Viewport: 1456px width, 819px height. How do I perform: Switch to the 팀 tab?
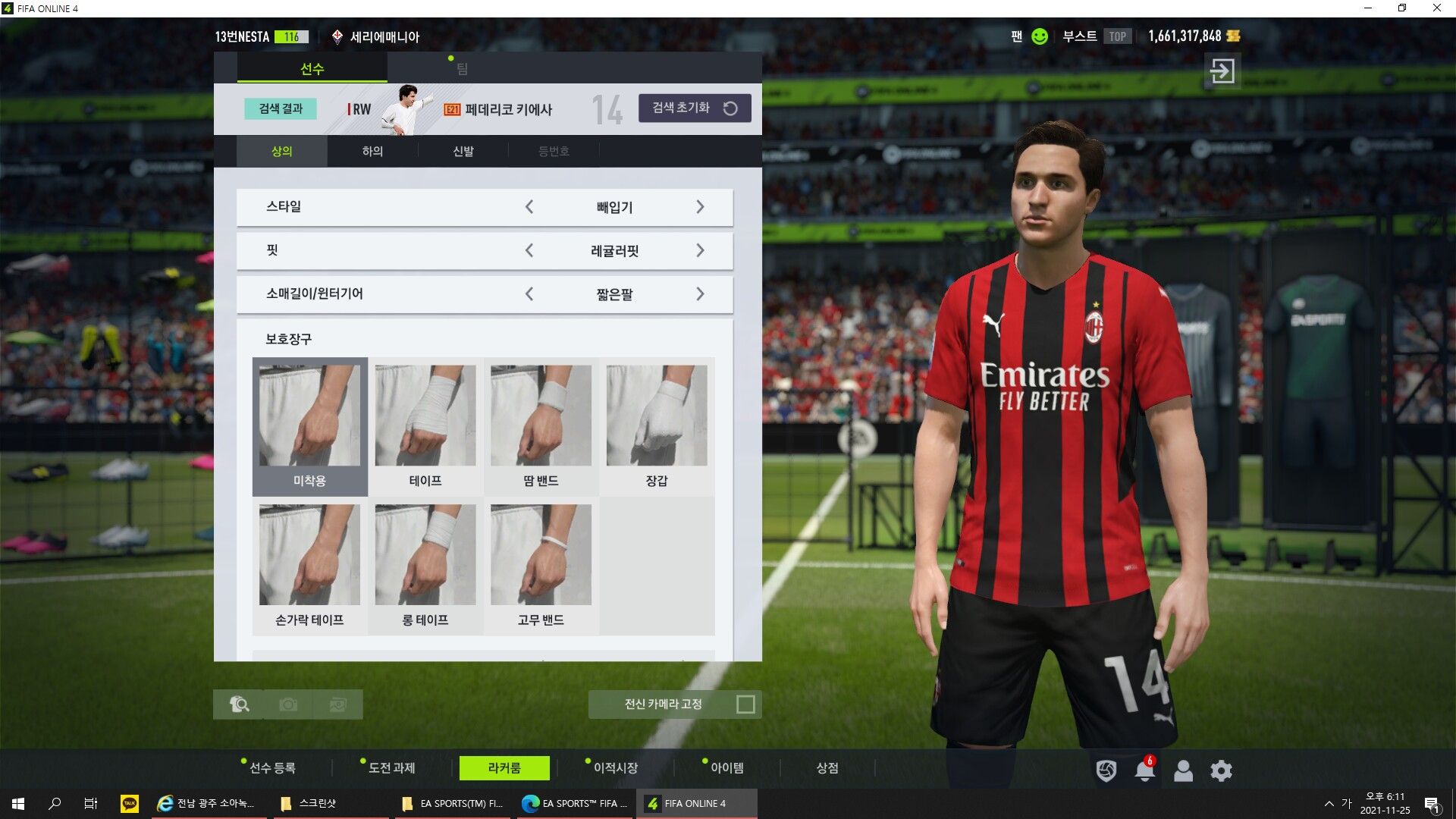click(462, 69)
